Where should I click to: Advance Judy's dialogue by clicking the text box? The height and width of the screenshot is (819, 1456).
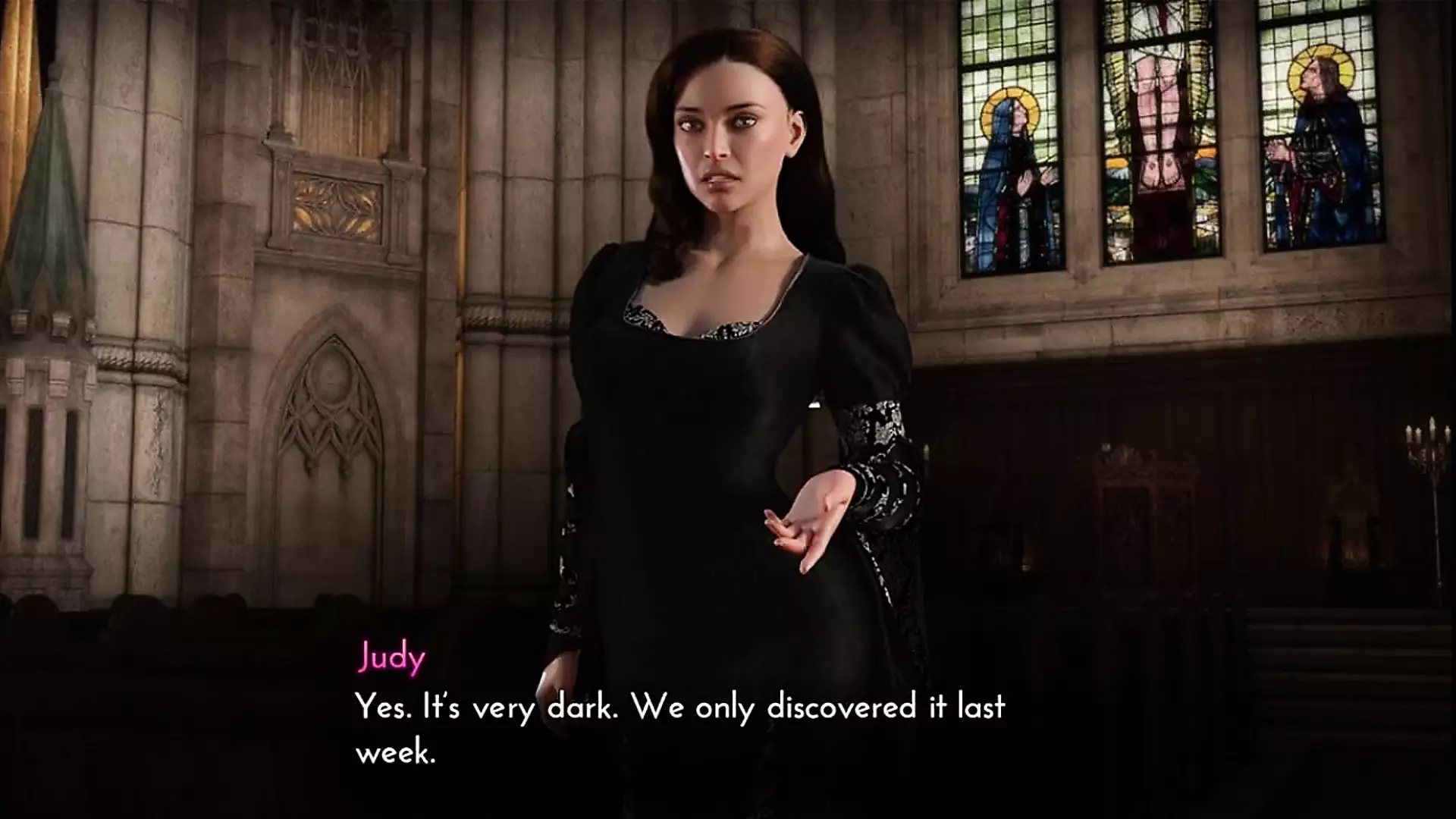coord(680,728)
